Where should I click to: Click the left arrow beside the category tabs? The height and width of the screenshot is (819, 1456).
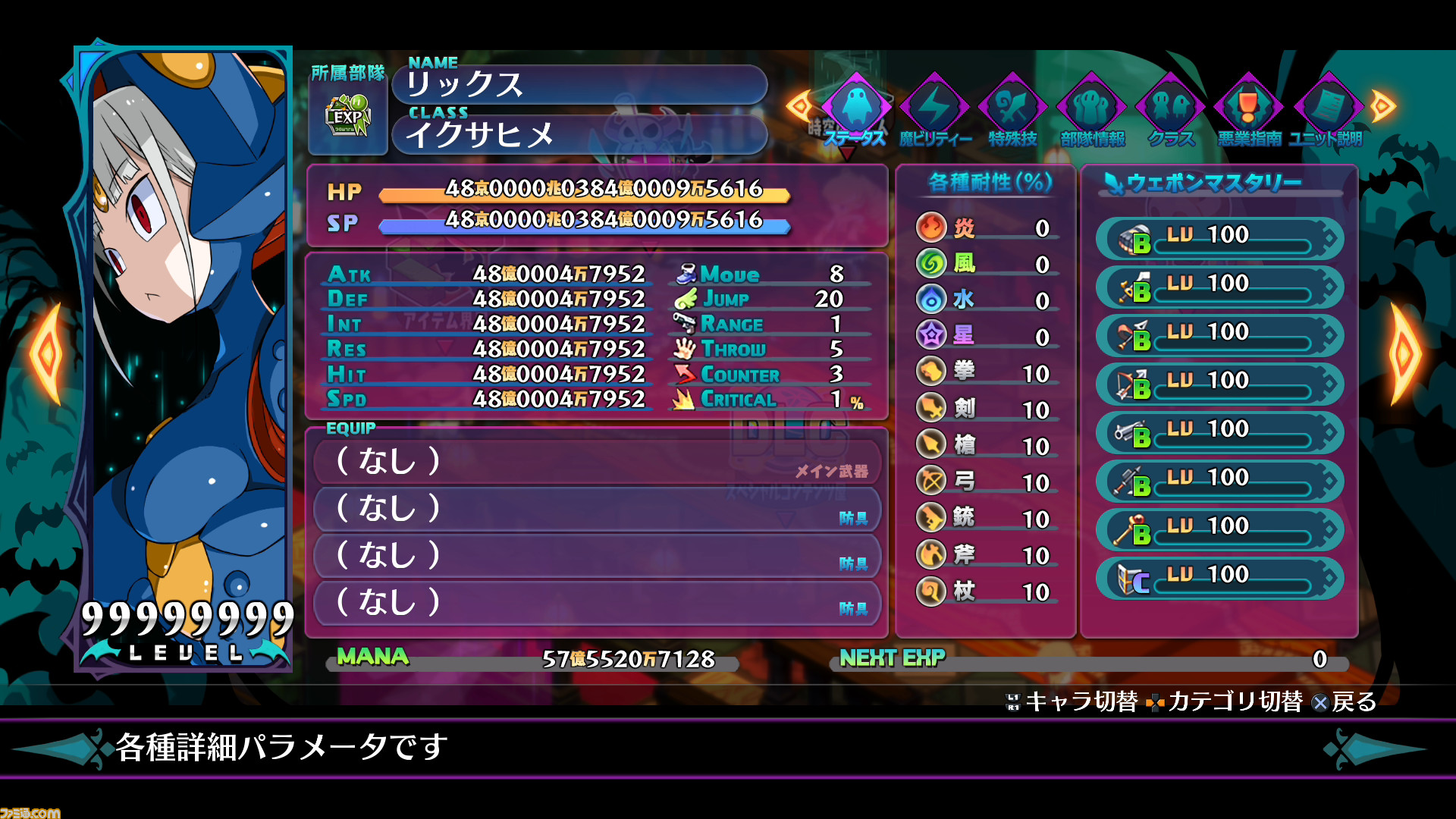(x=798, y=106)
